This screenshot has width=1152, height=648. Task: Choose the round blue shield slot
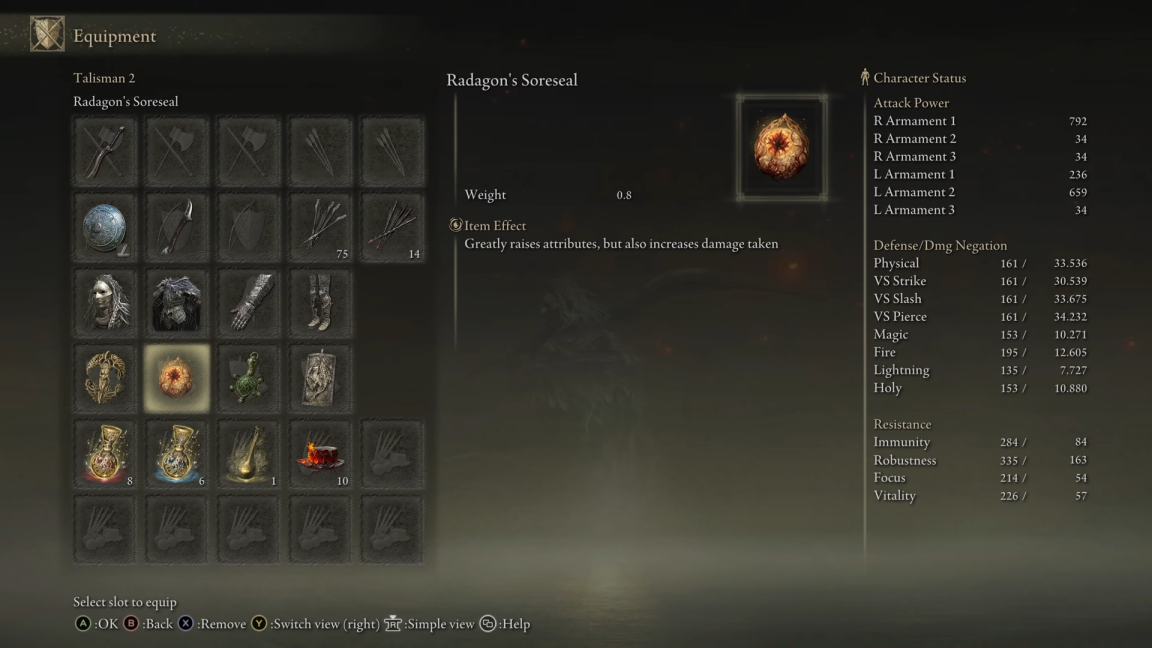[105, 228]
